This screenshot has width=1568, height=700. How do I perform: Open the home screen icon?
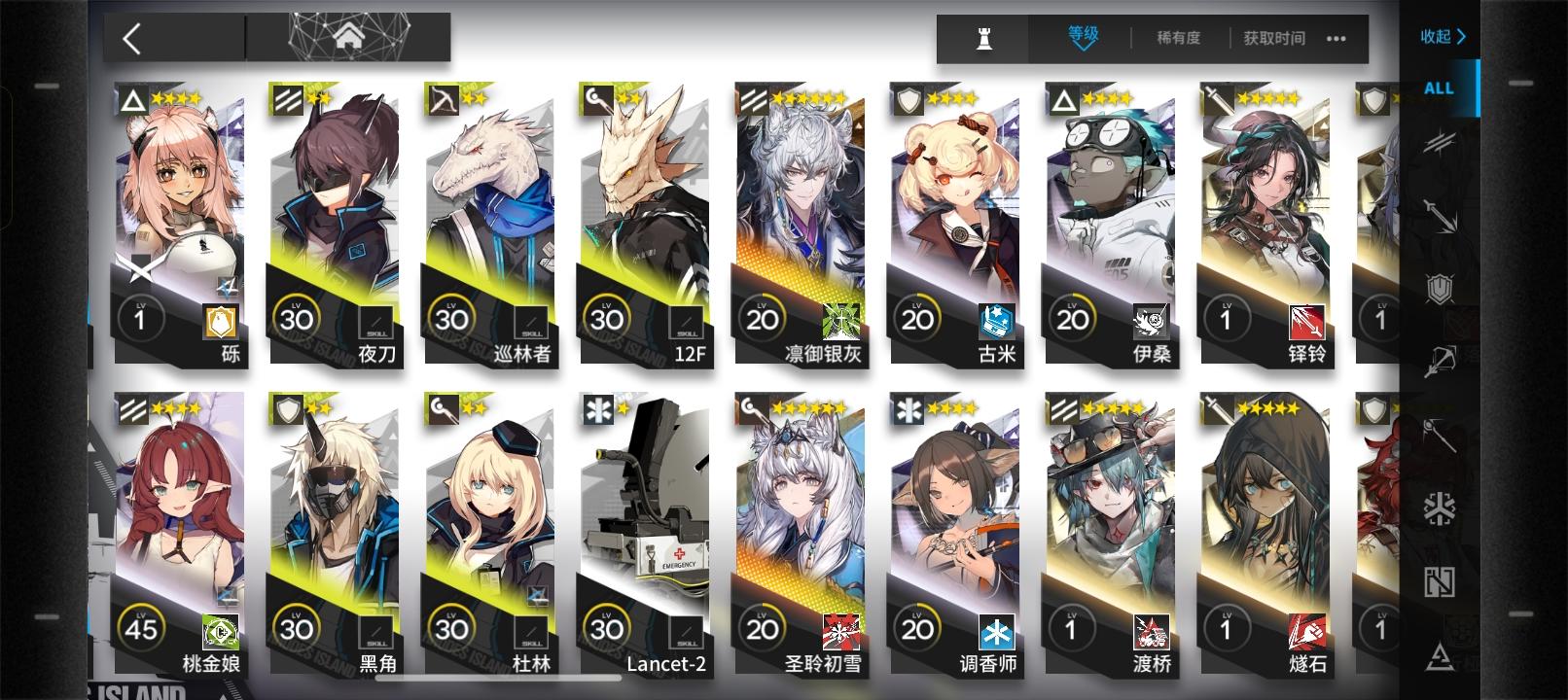tap(348, 37)
